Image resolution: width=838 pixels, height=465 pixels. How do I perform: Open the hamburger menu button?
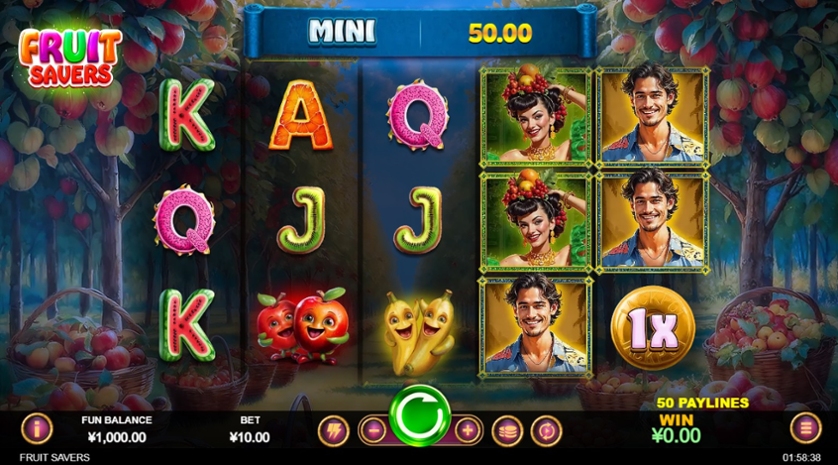pyautogui.click(x=804, y=429)
